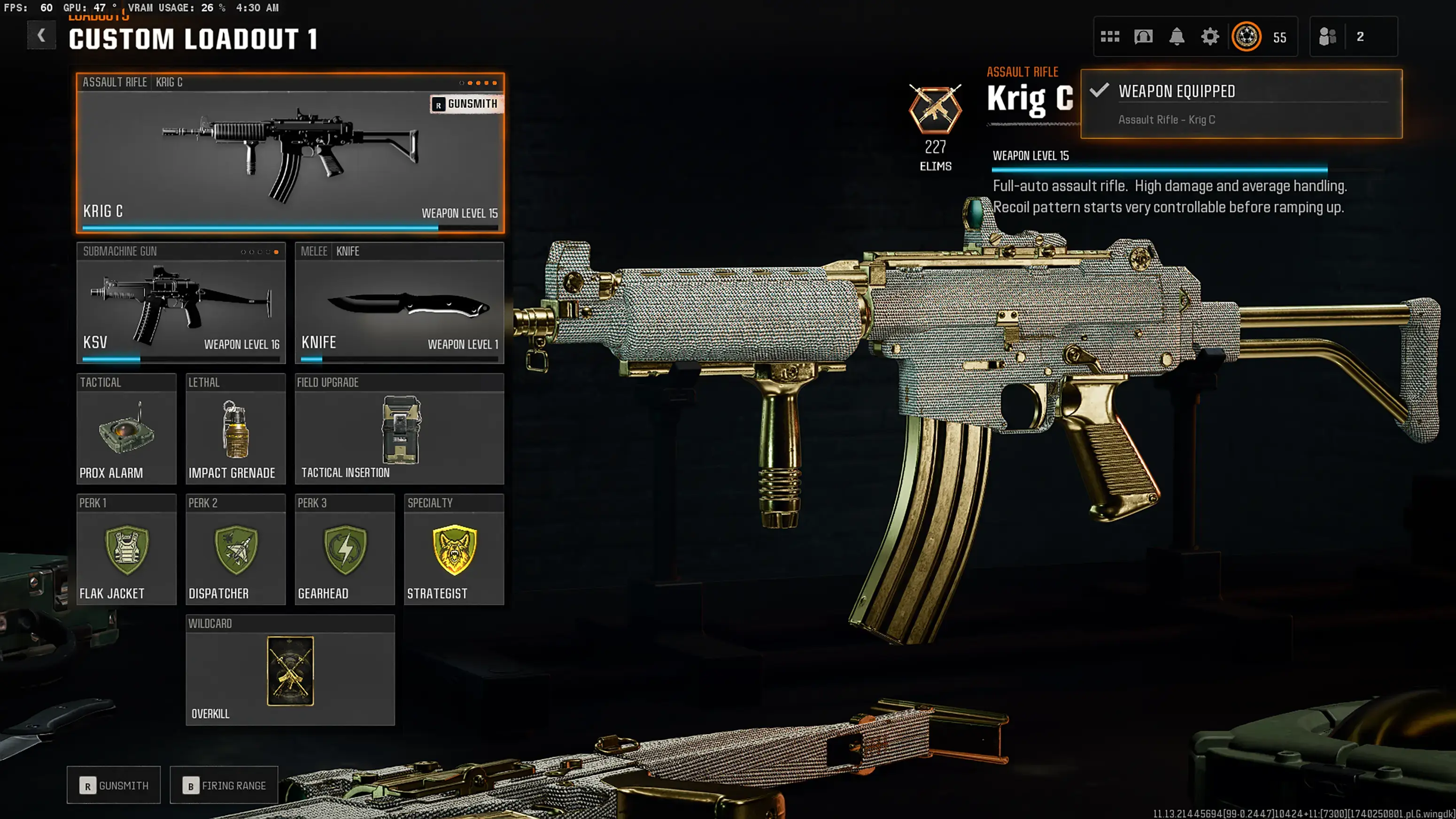Go back using the Custom Loadout 1 arrow
This screenshot has width=1456, height=819.
41,35
